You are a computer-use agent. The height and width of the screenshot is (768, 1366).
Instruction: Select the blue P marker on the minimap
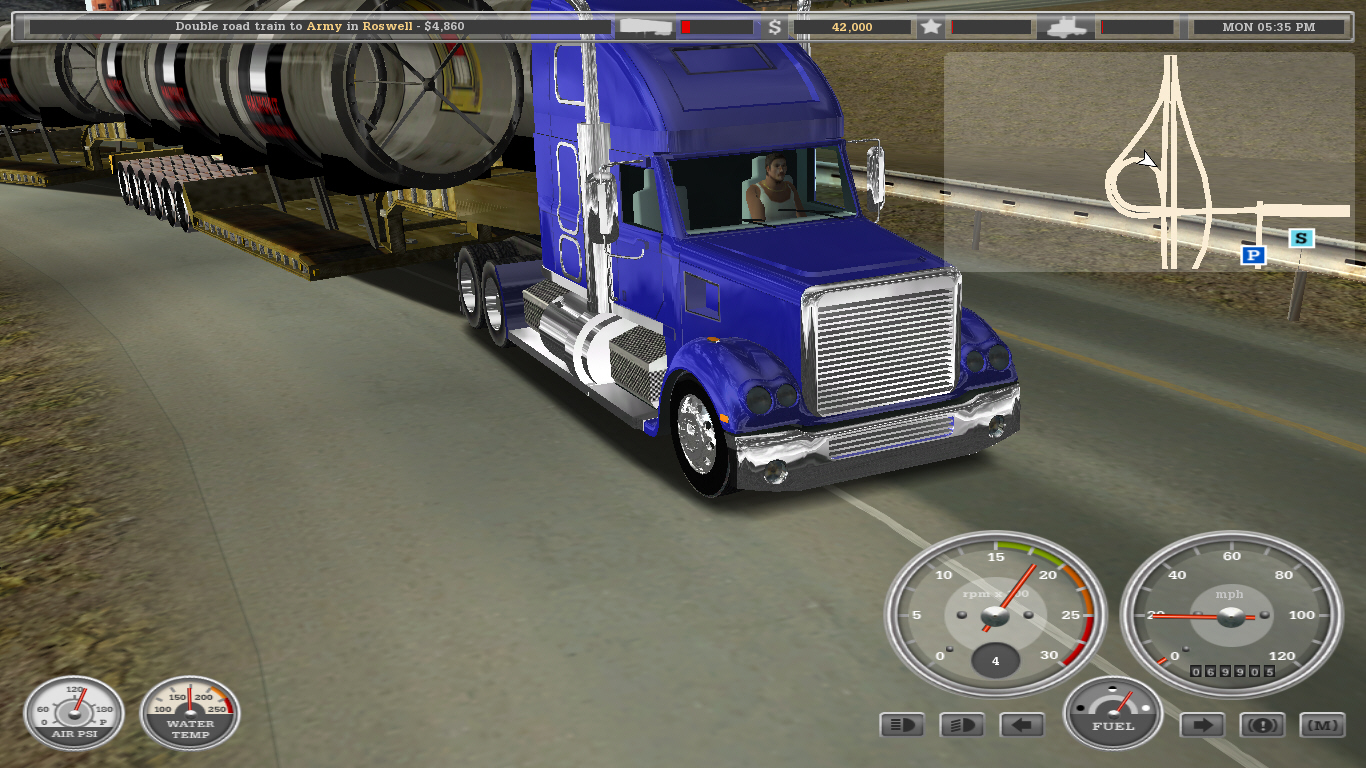1253,256
